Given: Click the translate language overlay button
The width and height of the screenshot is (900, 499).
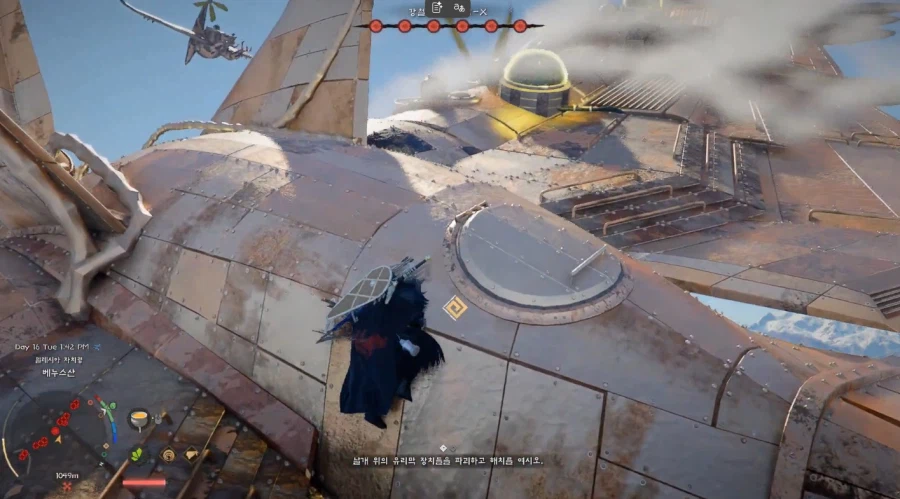Looking at the screenshot, I should pyautogui.click(x=460, y=7).
